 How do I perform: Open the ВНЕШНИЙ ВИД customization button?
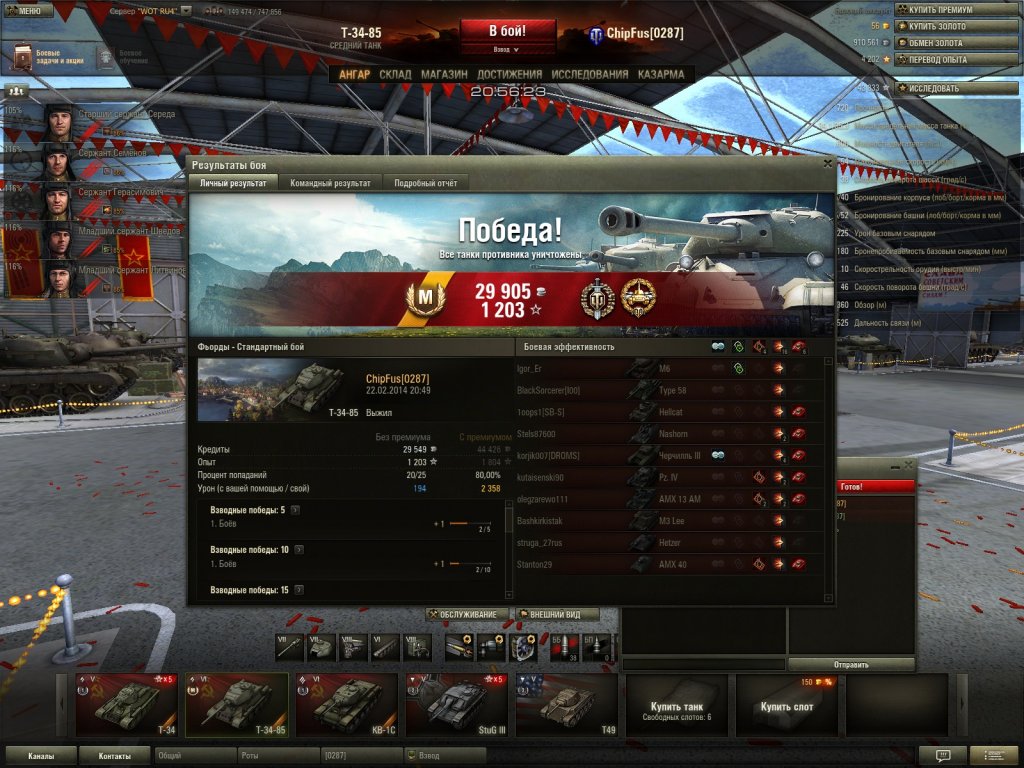coord(558,614)
